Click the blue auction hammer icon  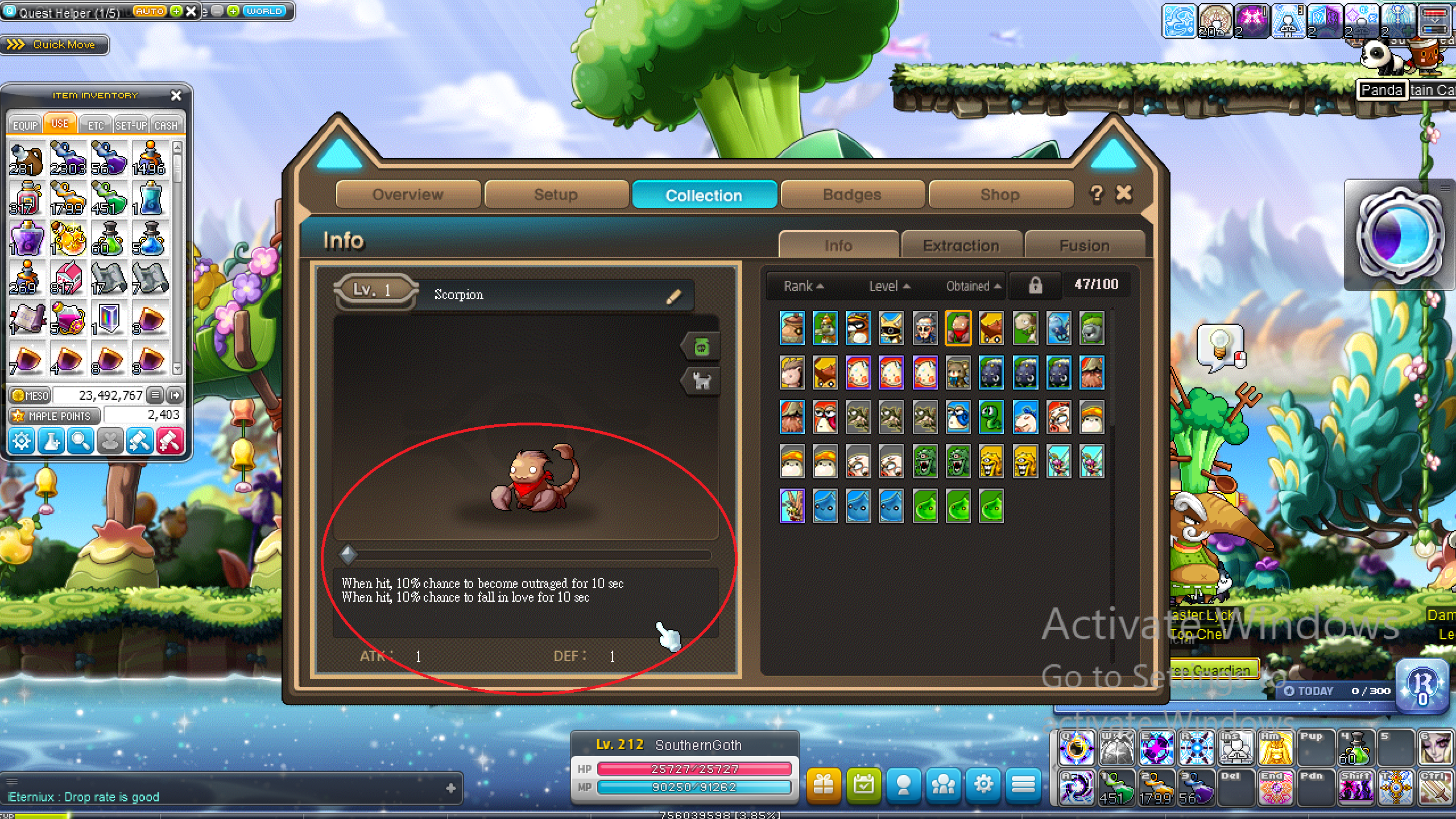click(139, 441)
